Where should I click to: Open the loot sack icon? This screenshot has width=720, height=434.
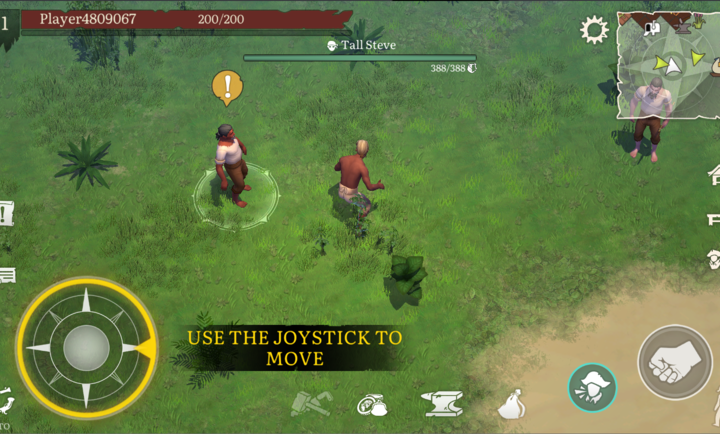point(512,405)
